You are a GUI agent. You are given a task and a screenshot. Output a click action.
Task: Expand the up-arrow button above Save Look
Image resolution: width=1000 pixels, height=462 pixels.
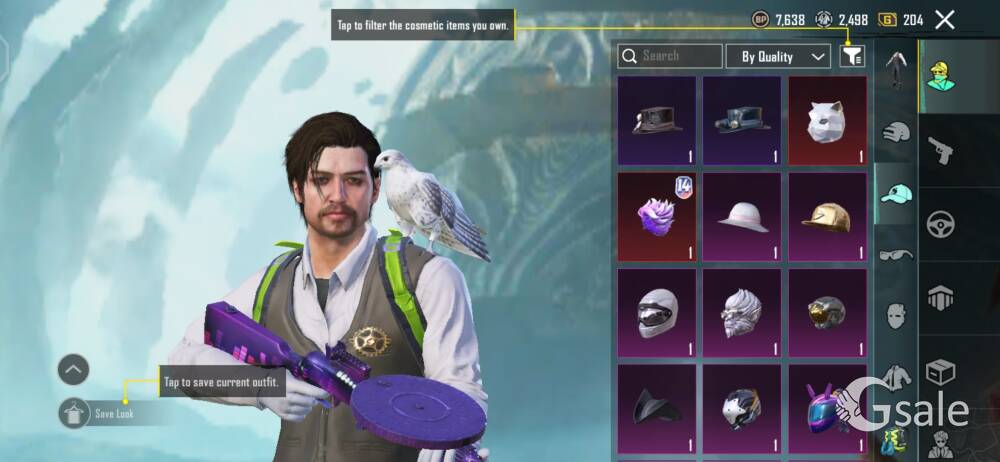pyautogui.click(x=74, y=370)
